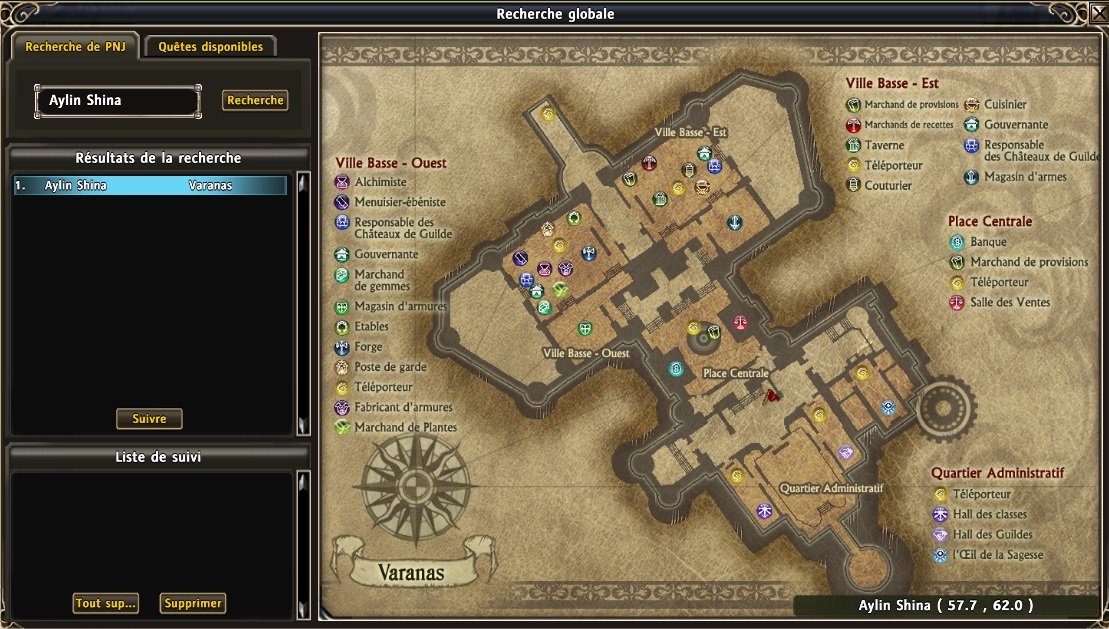Image resolution: width=1109 pixels, height=629 pixels.
Task: Open the Quêtes disponibles tab
Action: point(210,47)
